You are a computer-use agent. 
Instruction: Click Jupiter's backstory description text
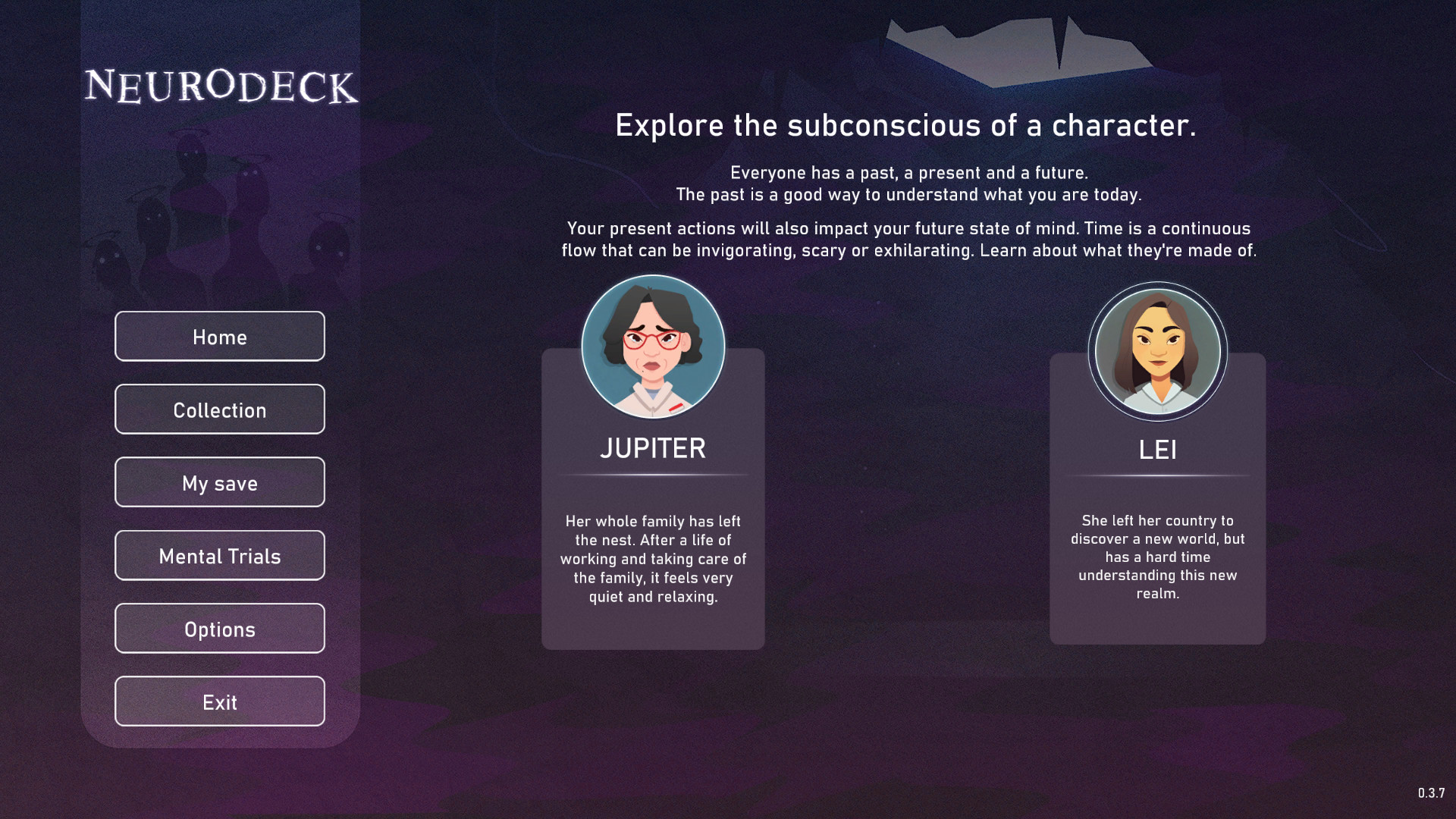click(653, 559)
